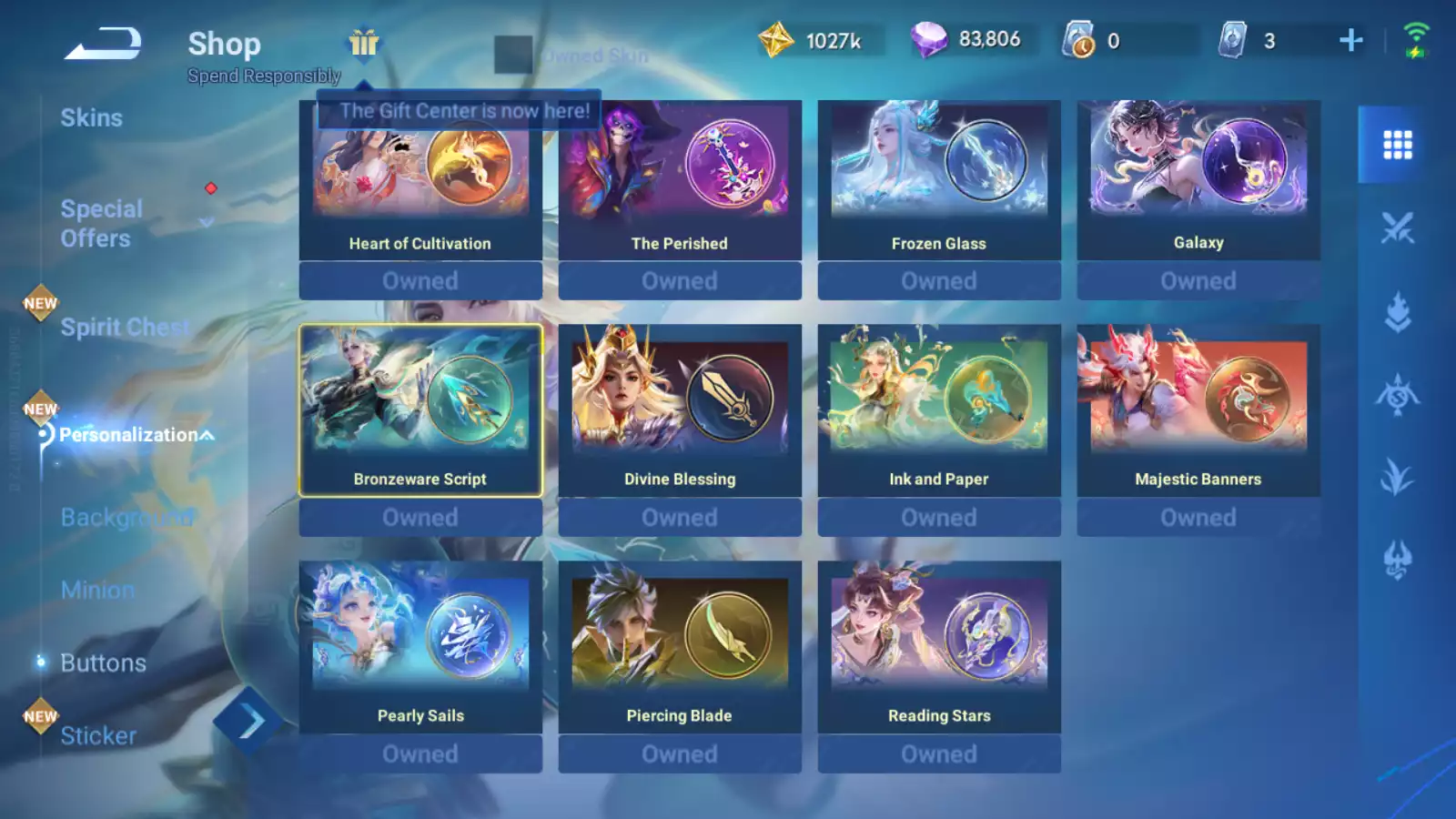This screenshot has height=819, width=1456.
Task: Select the Divine Blessing card
Action: (680, 411)
